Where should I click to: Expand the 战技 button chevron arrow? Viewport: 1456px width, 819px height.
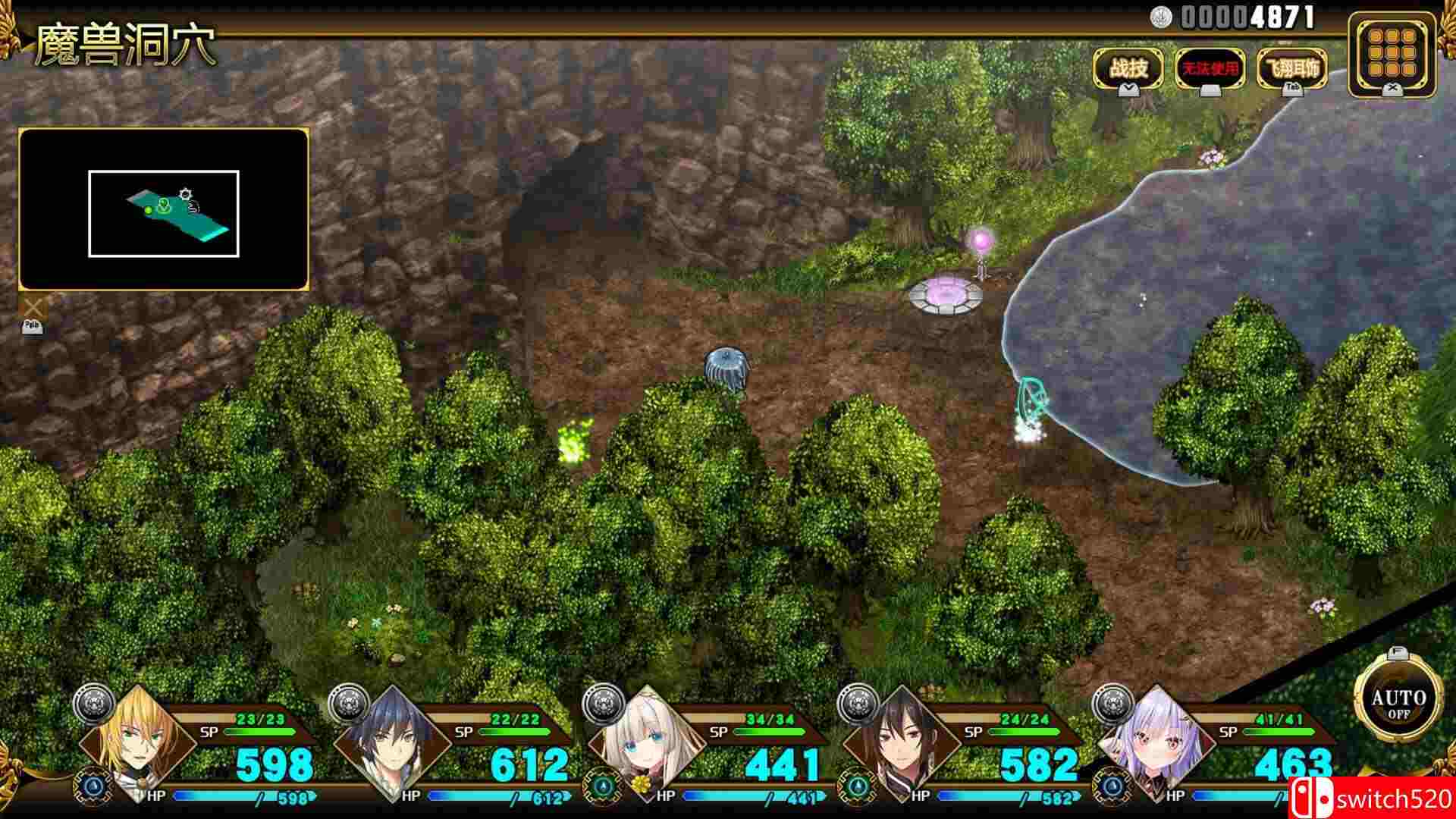[1128, 89]
